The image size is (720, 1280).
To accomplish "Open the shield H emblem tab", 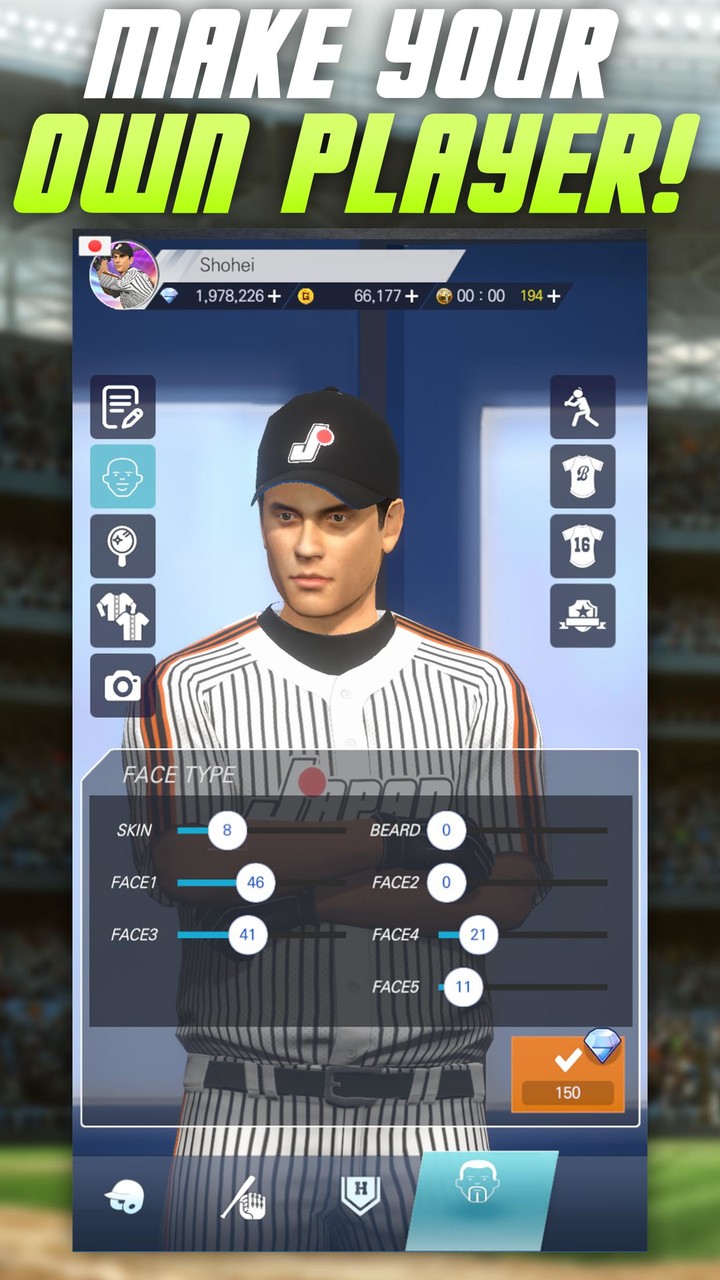I will pyautogui.click(x=360, y=1194).
